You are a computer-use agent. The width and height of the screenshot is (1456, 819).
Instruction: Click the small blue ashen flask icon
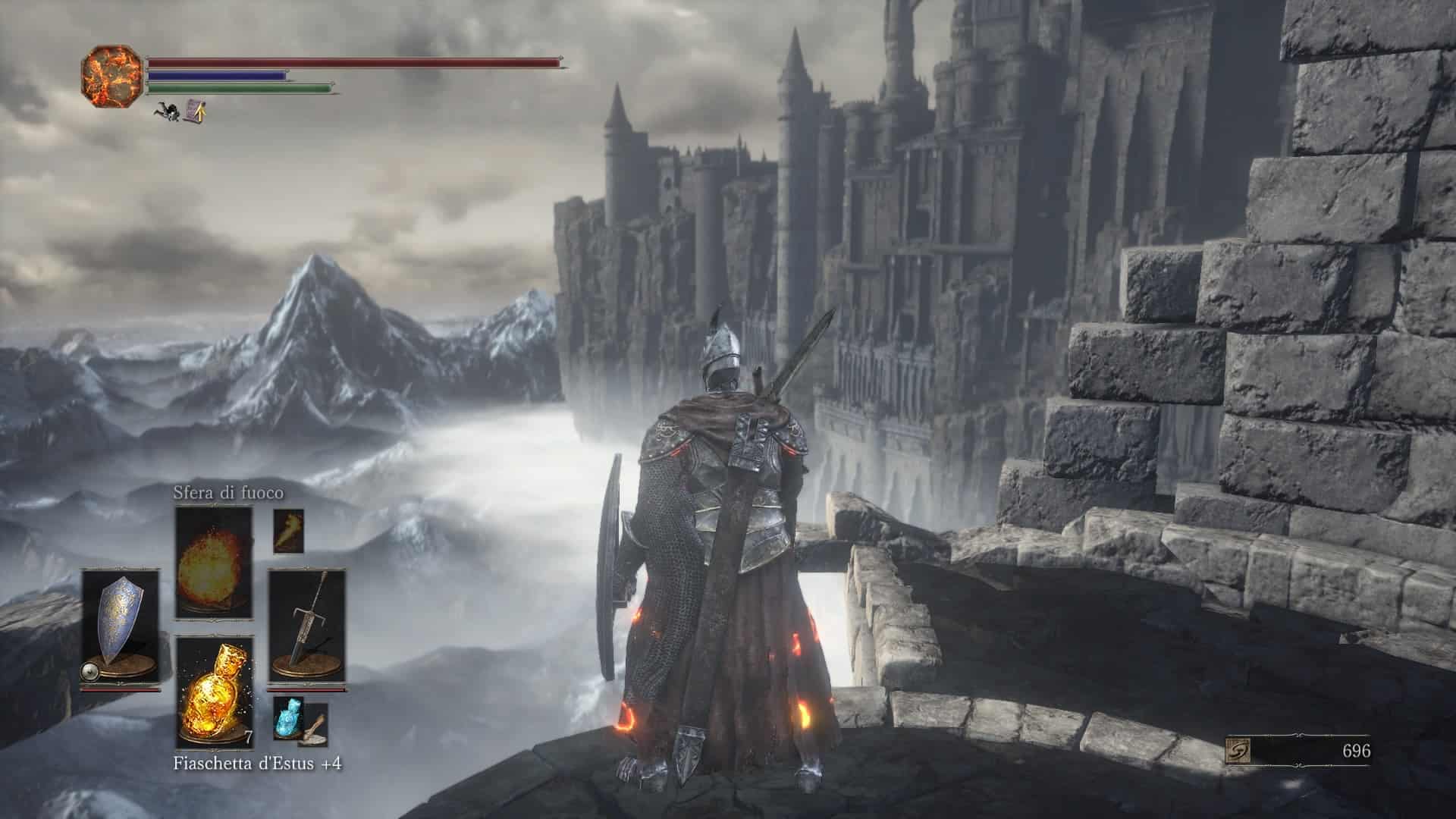(x=288, y=717)
